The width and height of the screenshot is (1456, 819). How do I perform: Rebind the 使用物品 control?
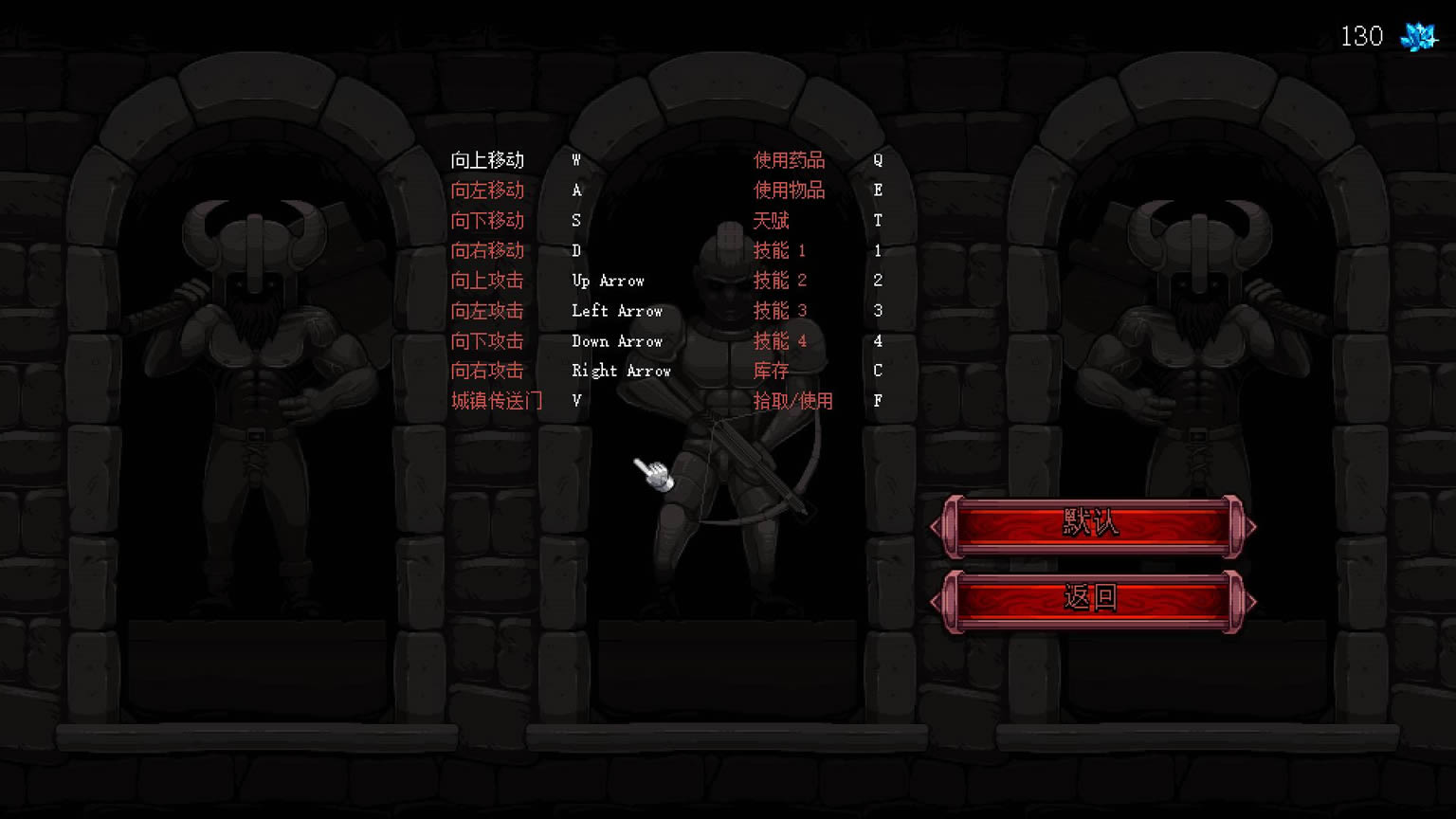click(789, 191)
